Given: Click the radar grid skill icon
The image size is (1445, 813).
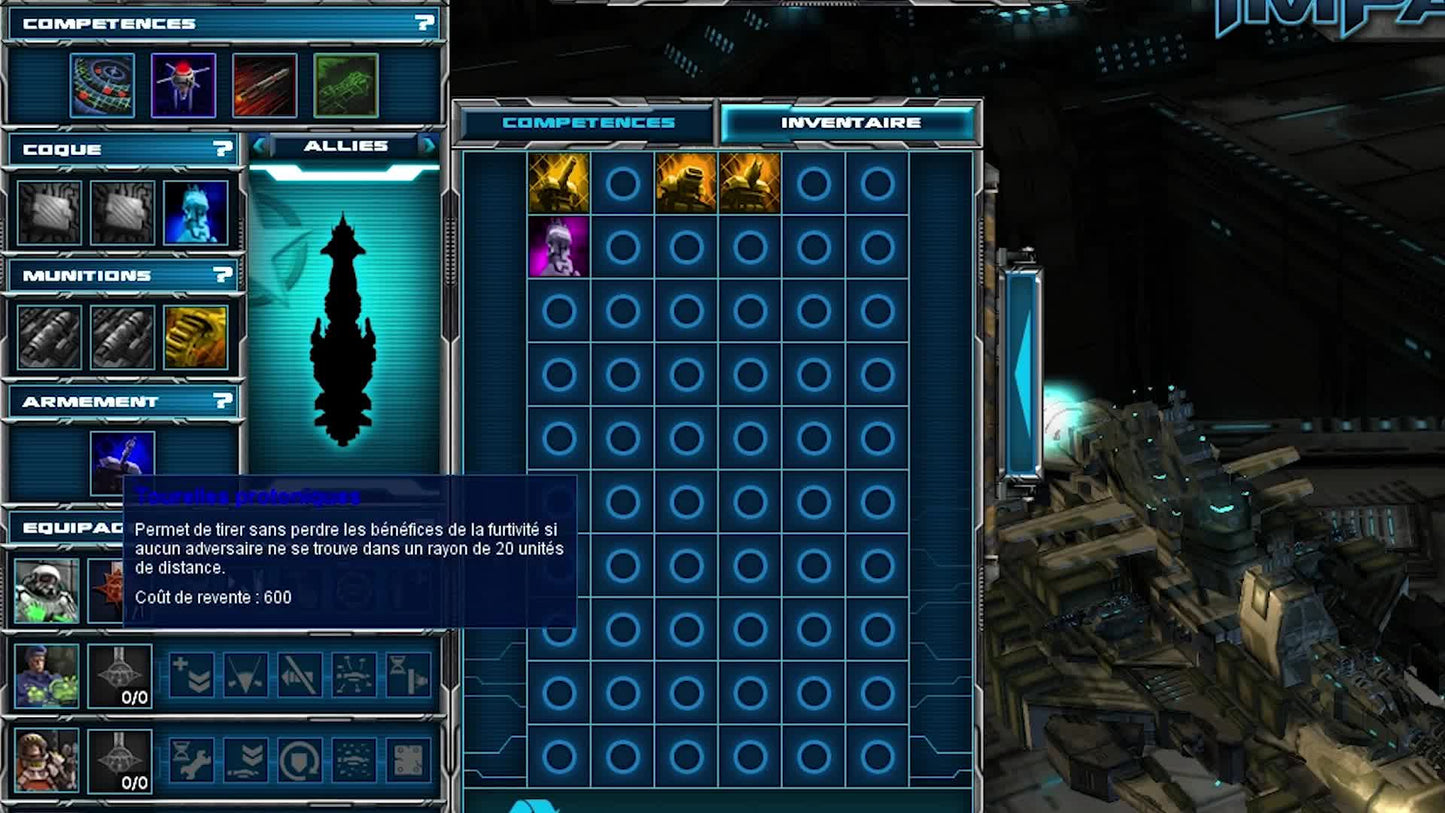Looking at the screenshot, I should pyautogui.click(x=102, y=85).
